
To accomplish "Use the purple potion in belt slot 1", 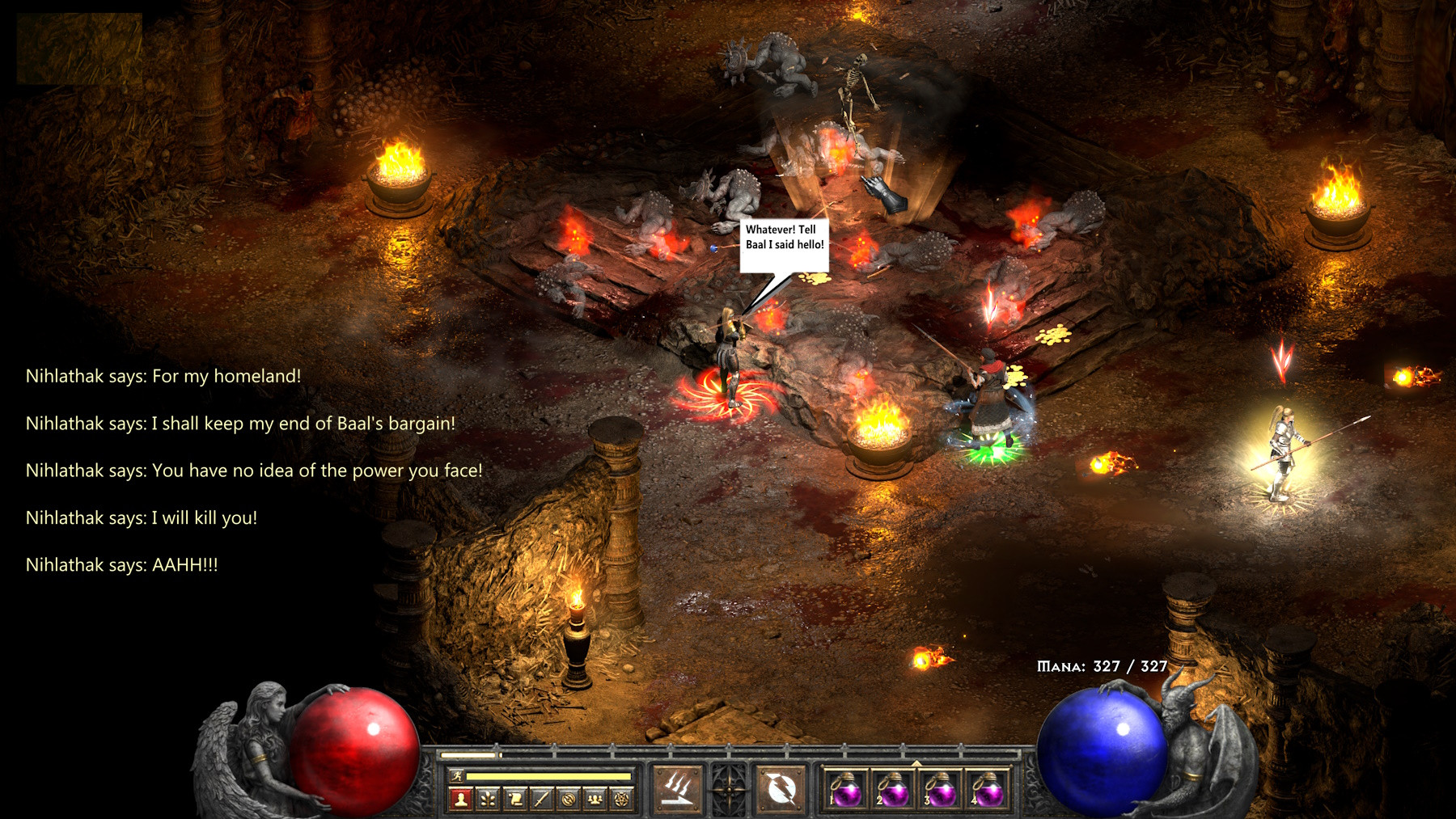I will [846, 789].
